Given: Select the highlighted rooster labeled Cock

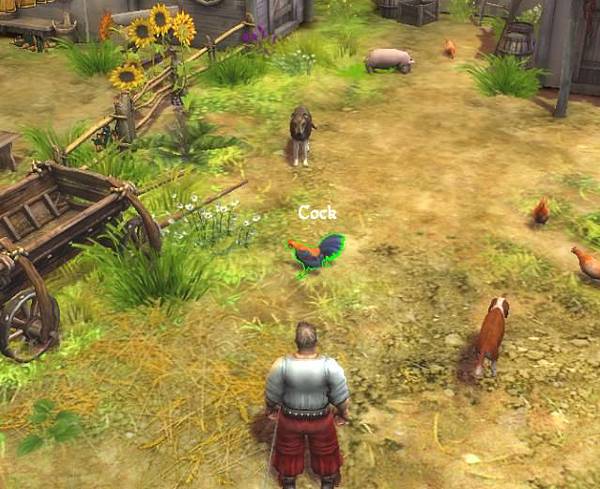Looking at the screenshot, I should click(x=314, y=254).
